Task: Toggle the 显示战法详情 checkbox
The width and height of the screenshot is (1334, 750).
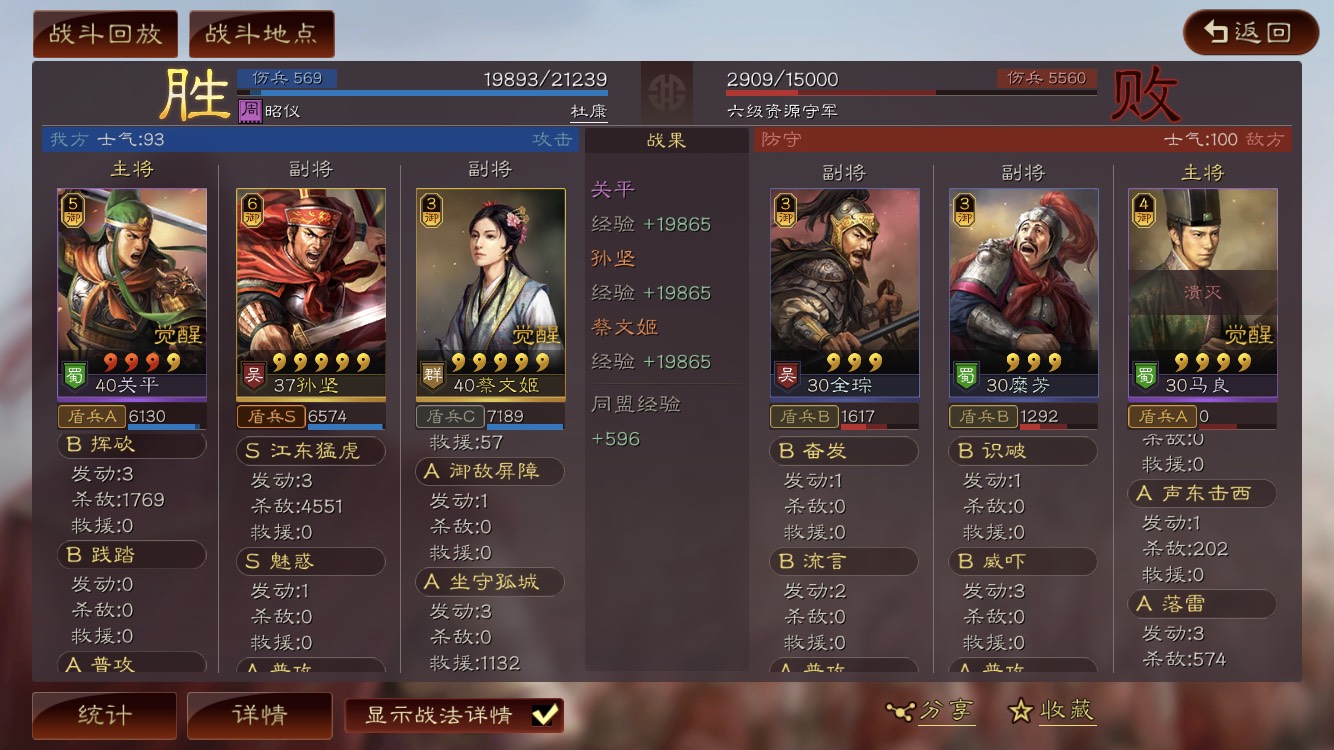Action: coord(544,715)
